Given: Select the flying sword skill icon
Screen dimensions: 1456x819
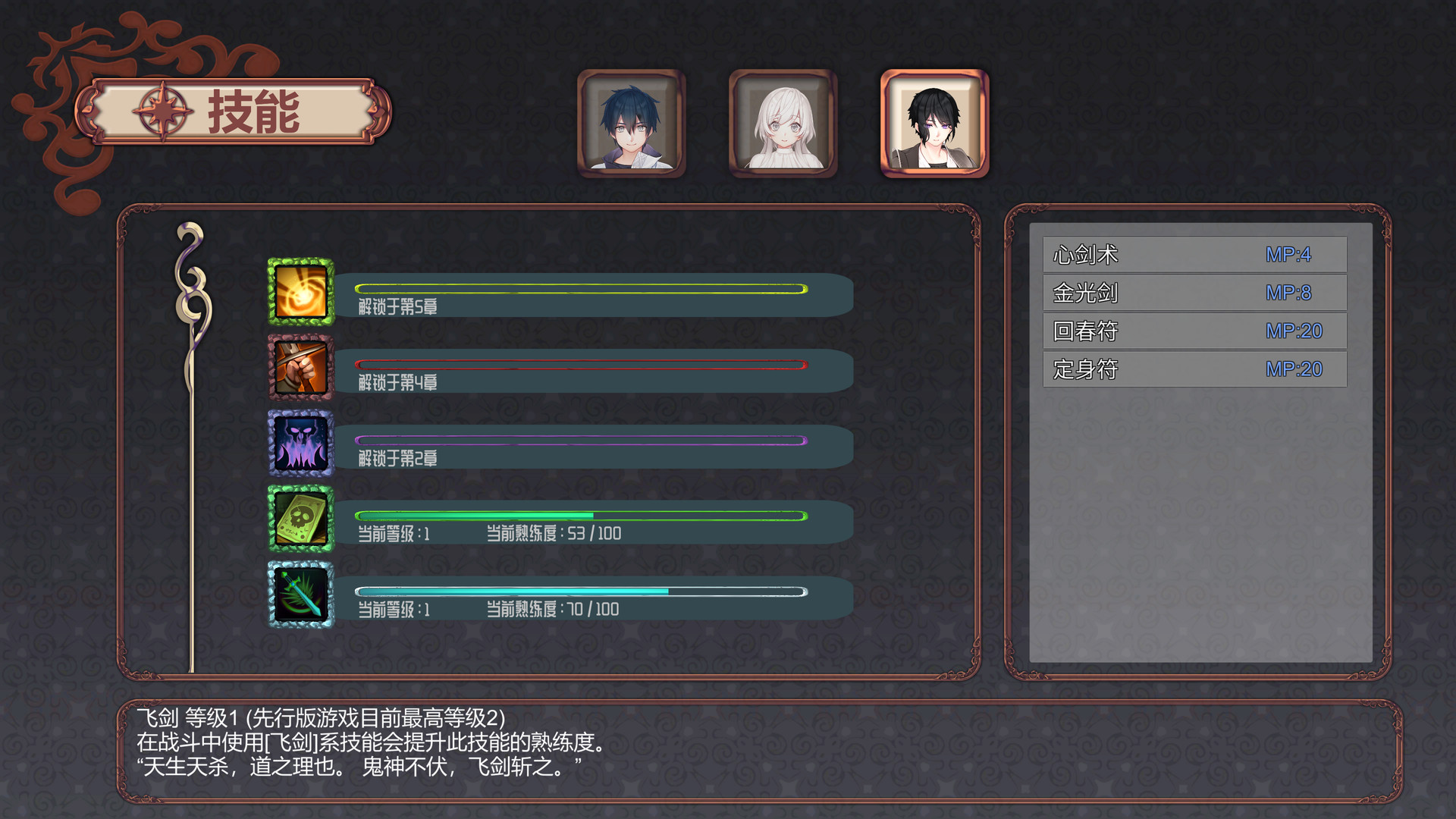Looking at the screenshot, I should (300, 595).
